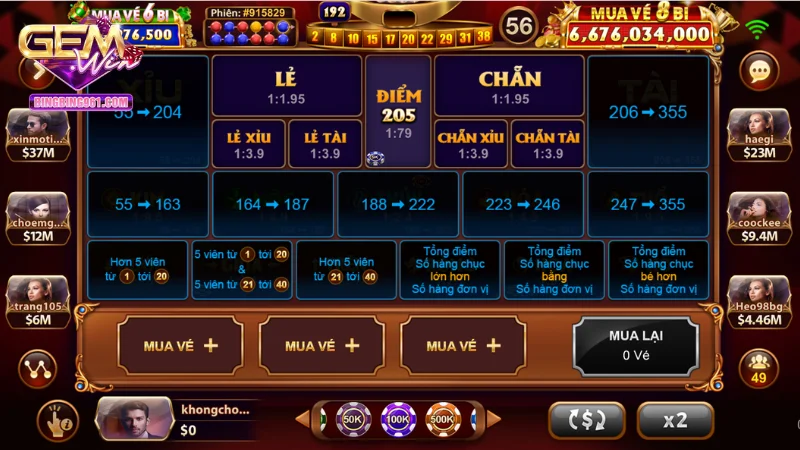Show the player list with 49 players
This screenshot has height=450, width=800.
coord(759,366)
